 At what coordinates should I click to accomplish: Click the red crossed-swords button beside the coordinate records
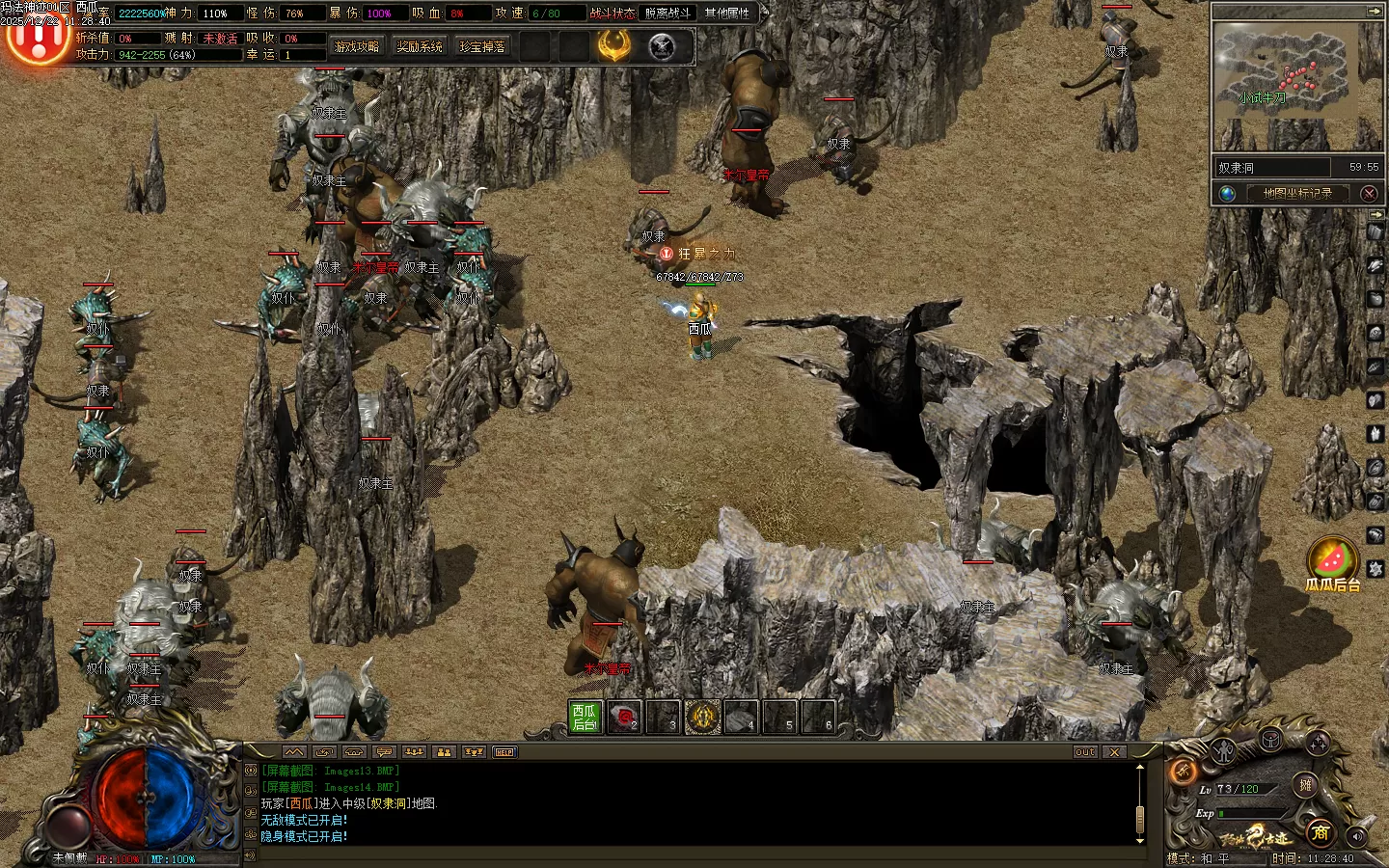(x=1369, y=193)
